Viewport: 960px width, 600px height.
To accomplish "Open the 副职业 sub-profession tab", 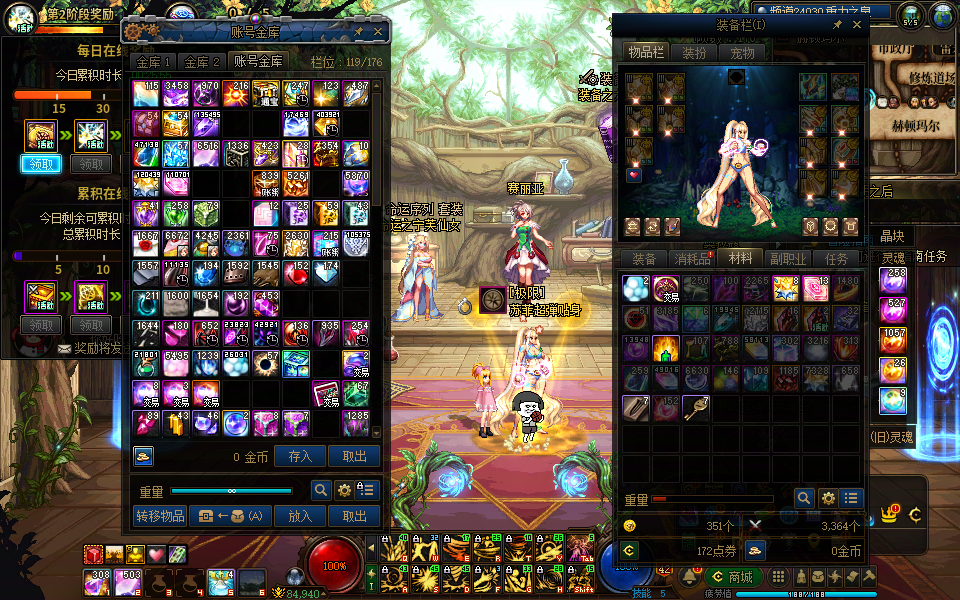I will coord(789,259).
